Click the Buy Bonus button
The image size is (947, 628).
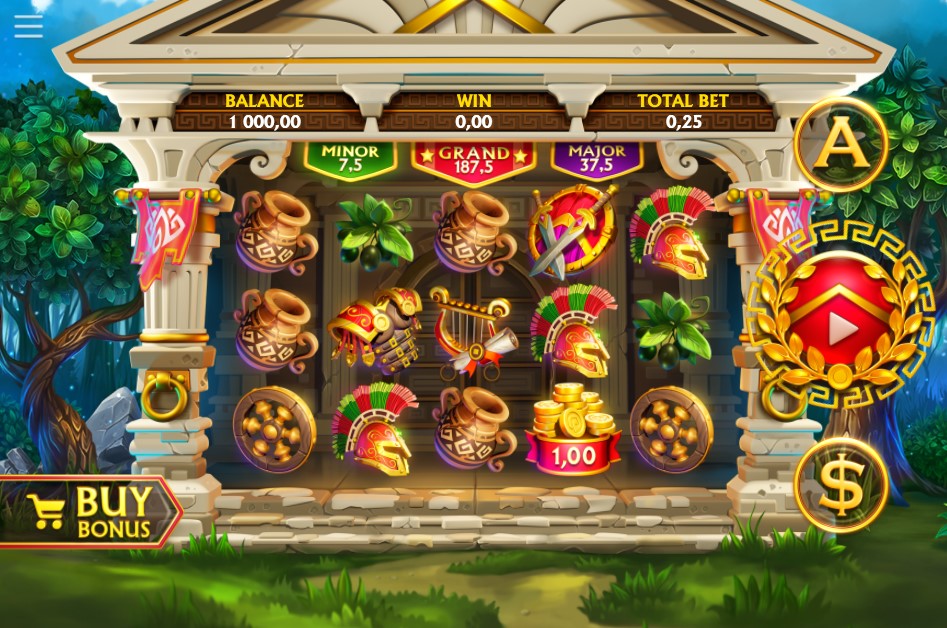90,512
